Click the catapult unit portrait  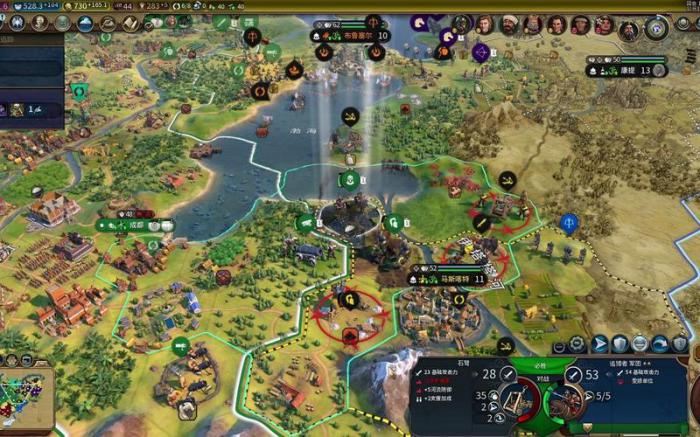click(x=517, y=401)
